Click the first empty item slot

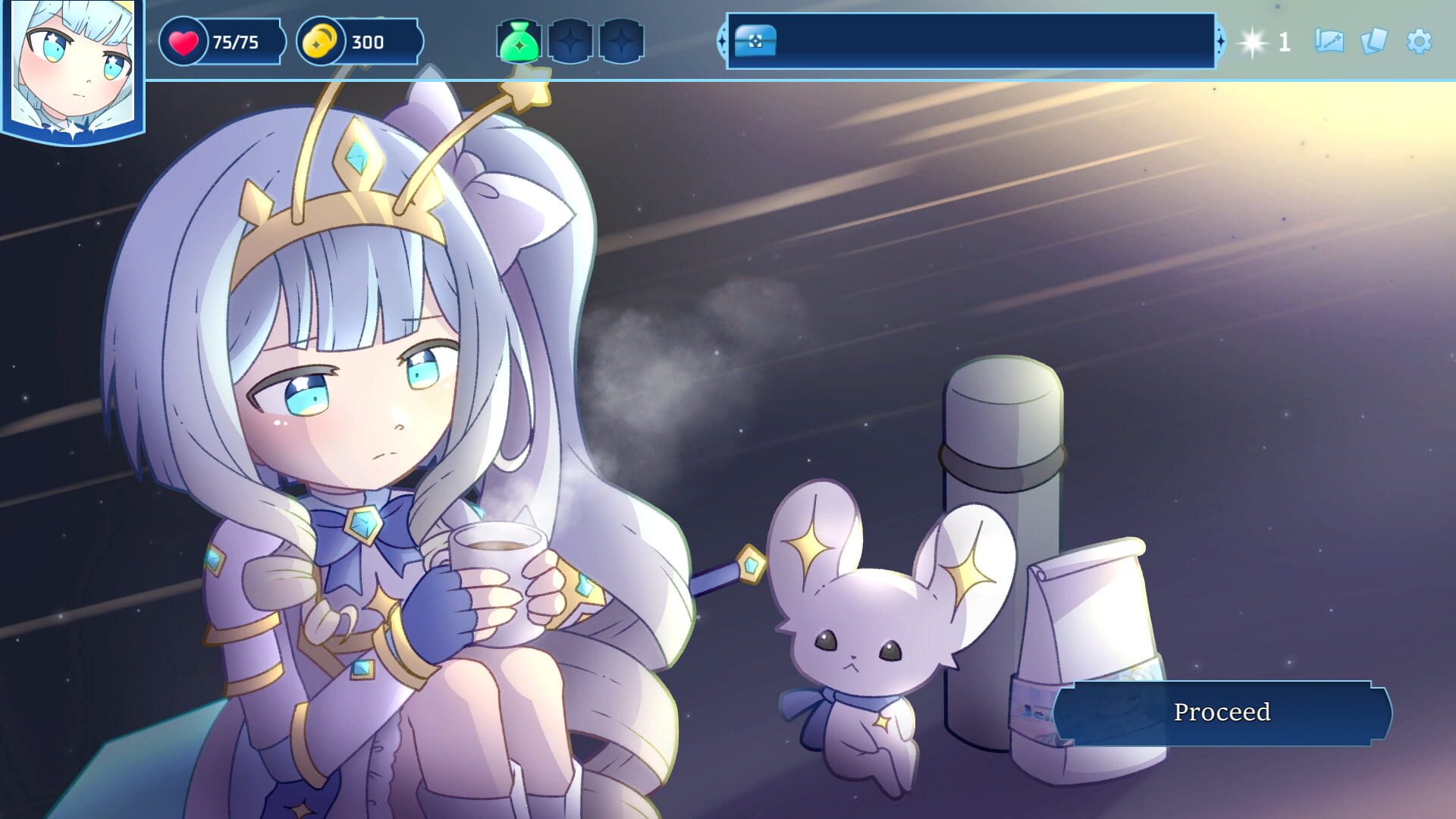pos(570,42)
